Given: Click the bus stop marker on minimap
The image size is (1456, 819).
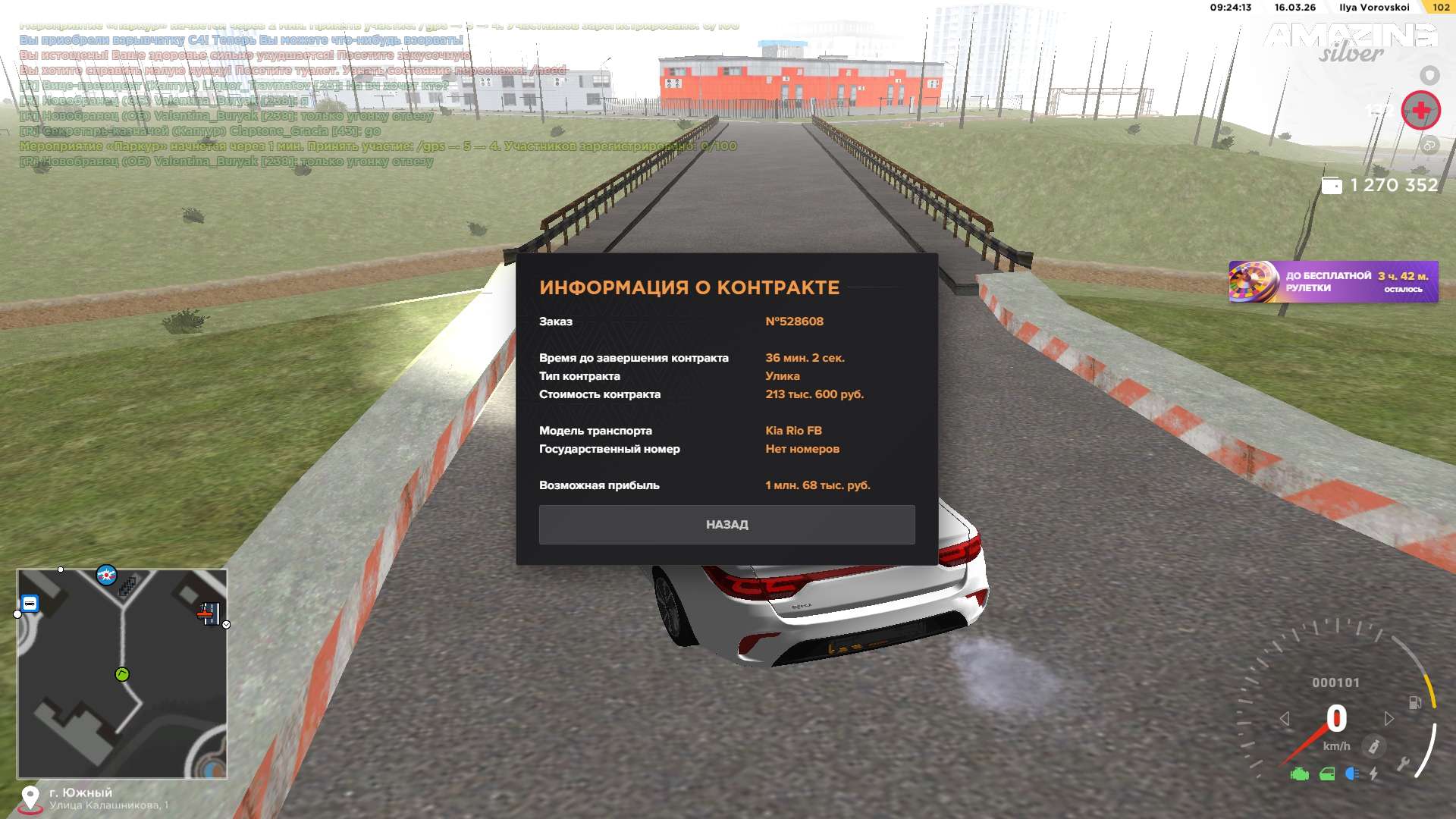Looking at the screenshot, I should pos(30,604).
